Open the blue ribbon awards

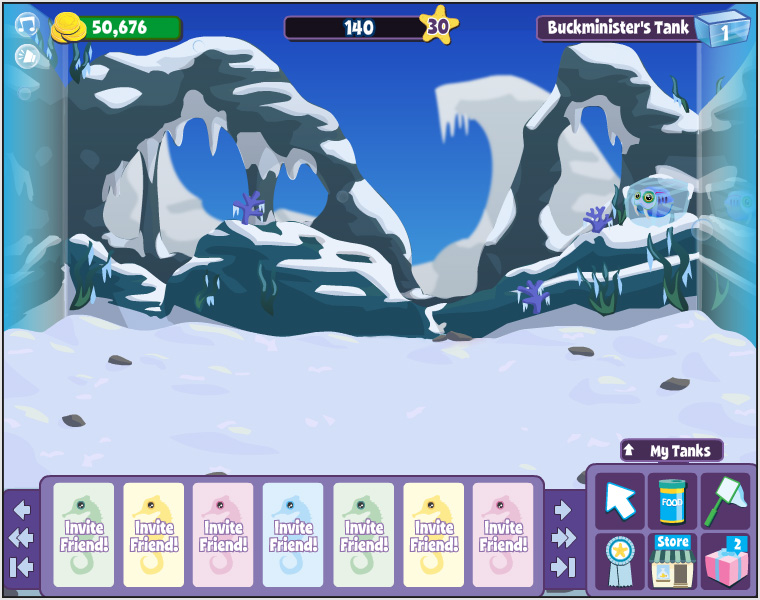(620, 560)
